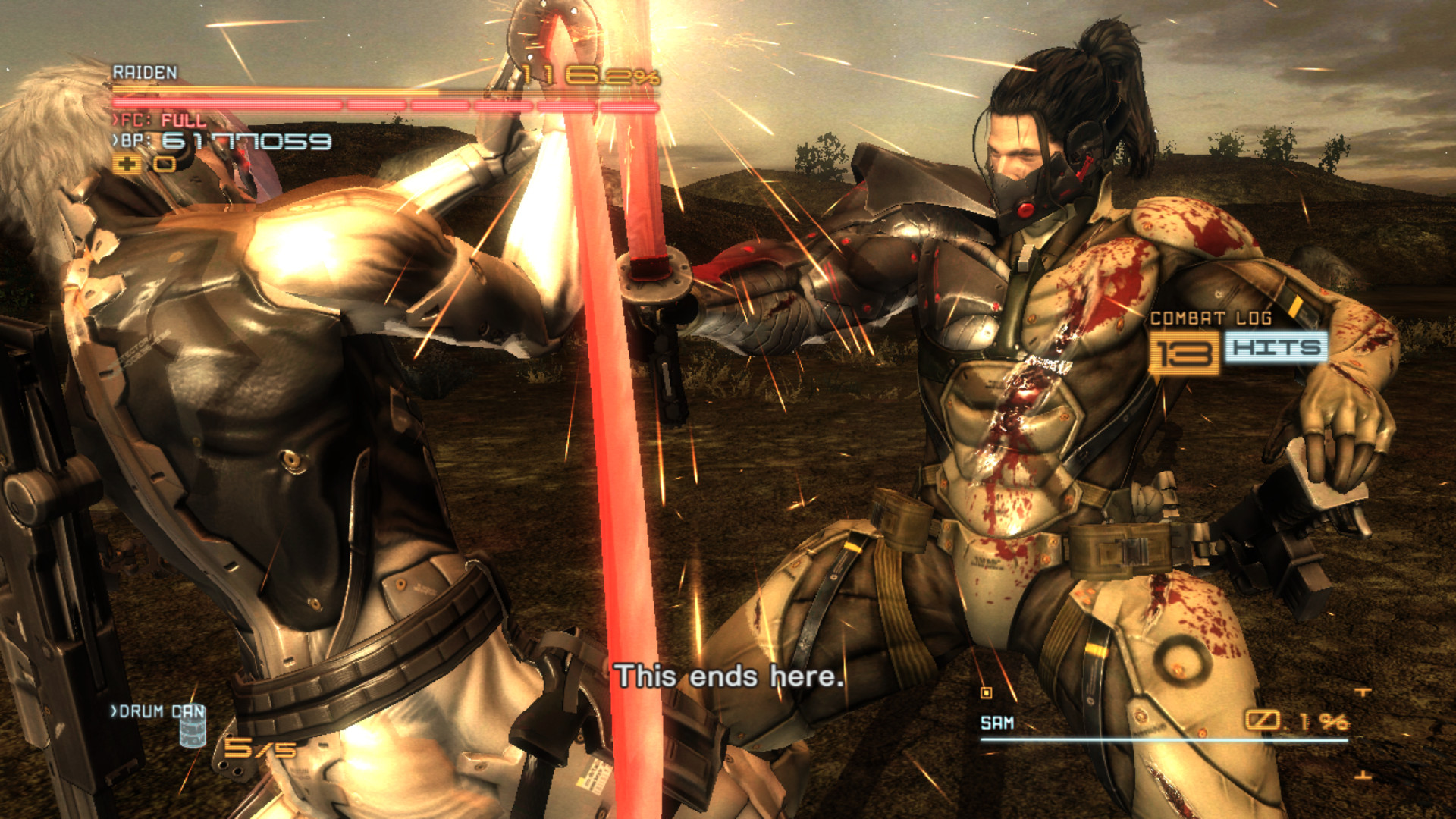Click the 13 hits counter box
The image size is (1456, 819).
point(1188,353)
